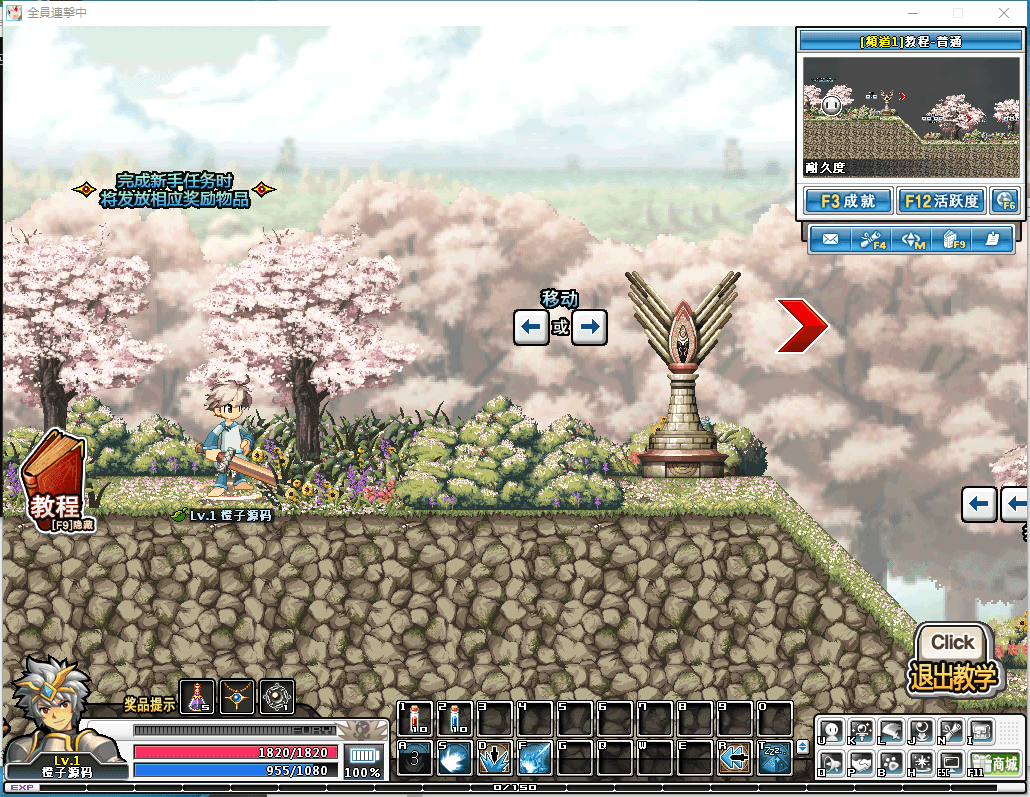Use the back-arrow skill on R
Screen dimensions: 1030x797
click(x=735, y=758)
